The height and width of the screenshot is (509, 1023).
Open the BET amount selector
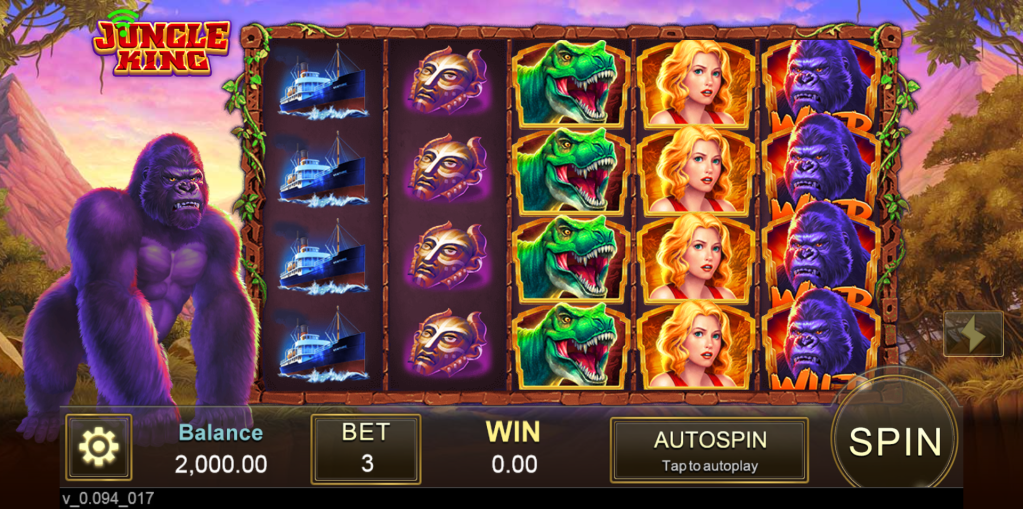[365, 449]
